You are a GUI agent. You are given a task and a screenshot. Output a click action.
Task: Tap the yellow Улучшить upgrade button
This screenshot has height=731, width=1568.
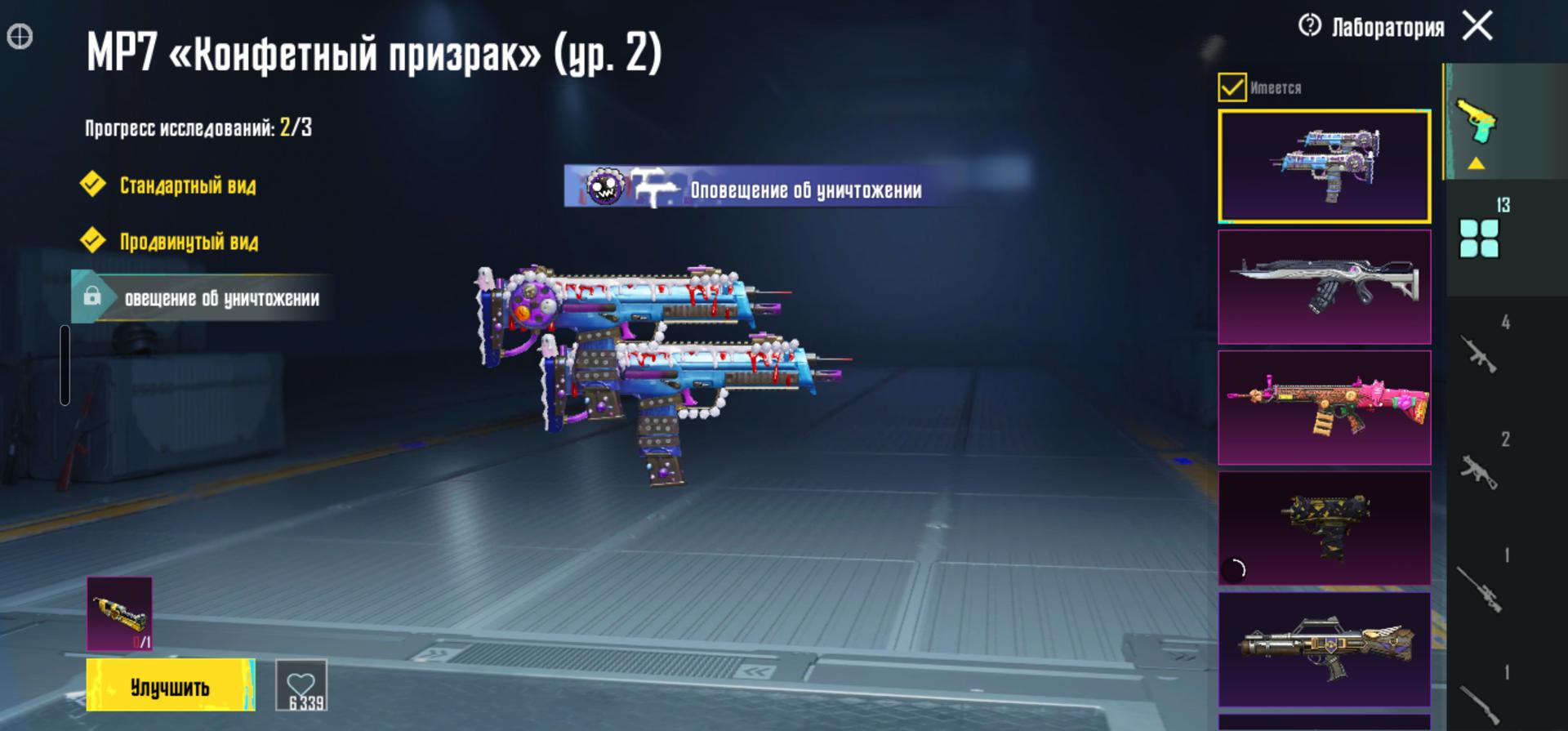pyautogui.click(x=170, y=685)
